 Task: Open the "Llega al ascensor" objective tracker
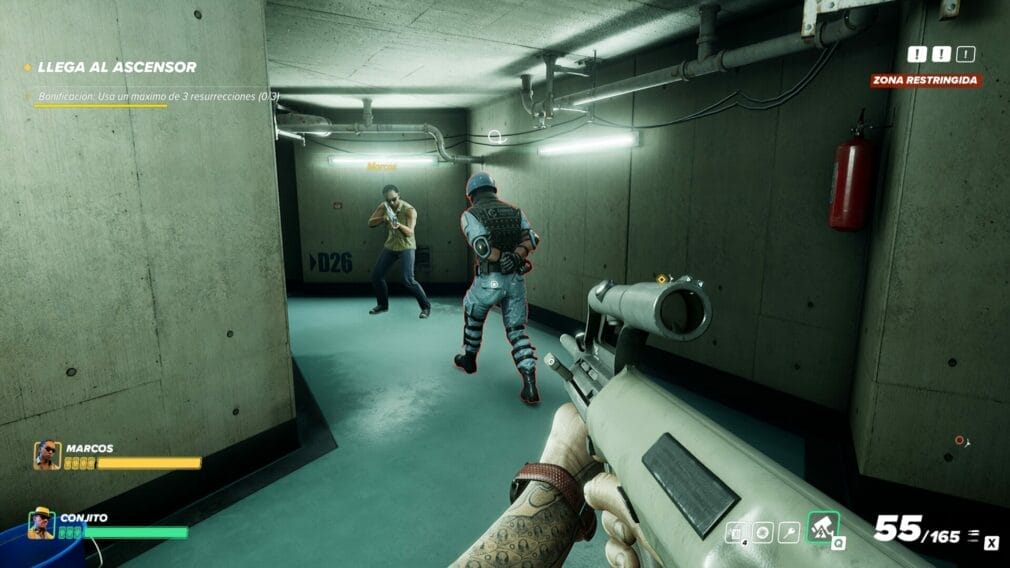(x=116, y=67)
